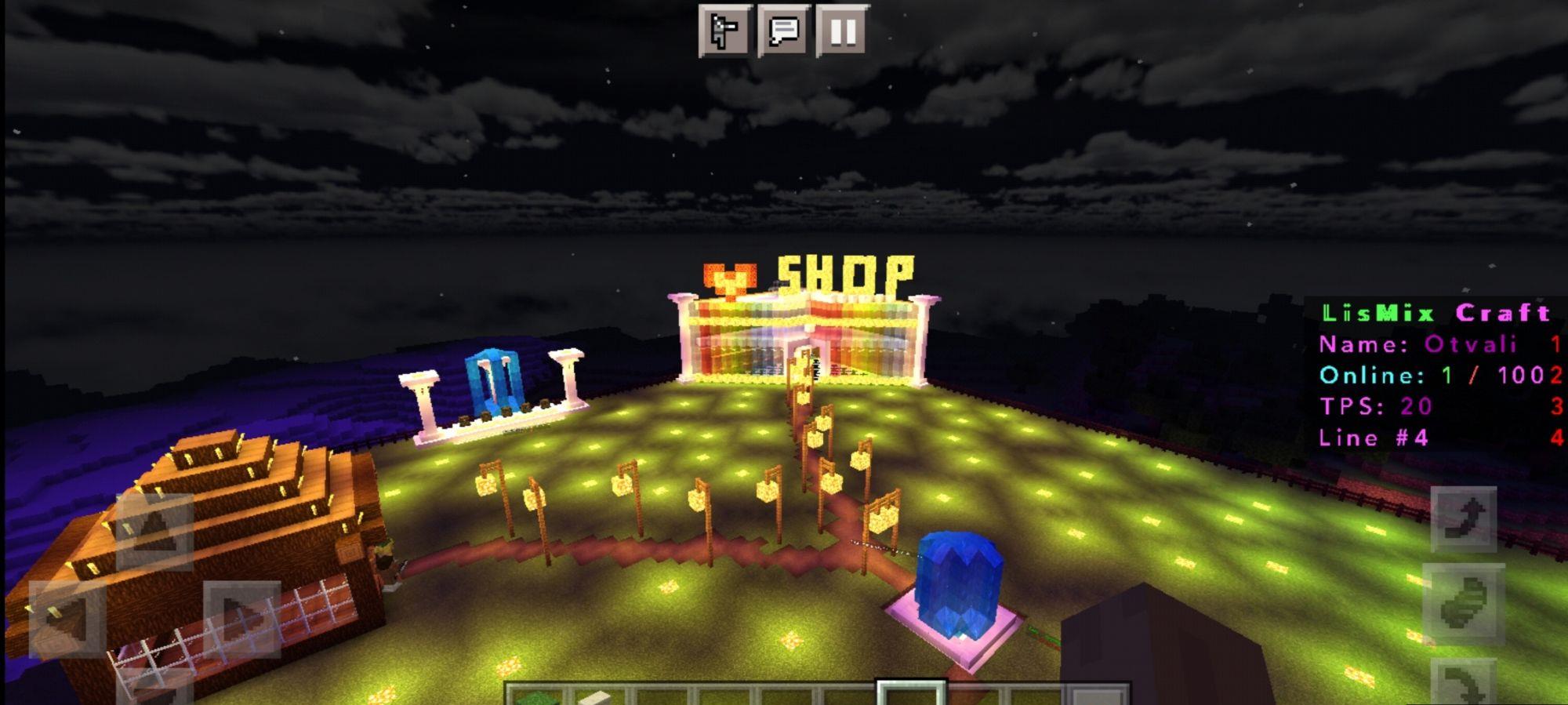Tap the move forward arrow
1568x705 pixels.
click(x=154, y=532)
